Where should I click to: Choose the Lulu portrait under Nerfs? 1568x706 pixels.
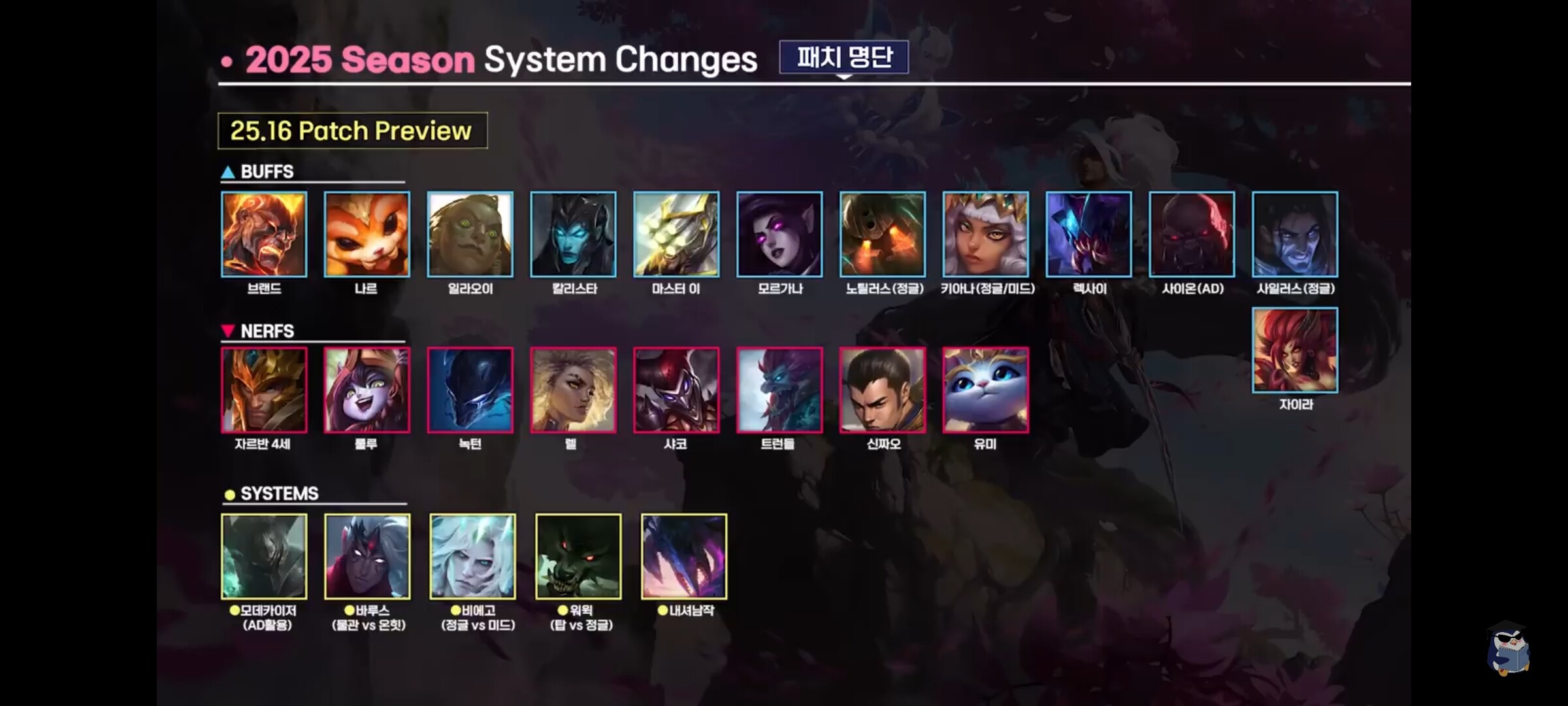pos(367,390)
